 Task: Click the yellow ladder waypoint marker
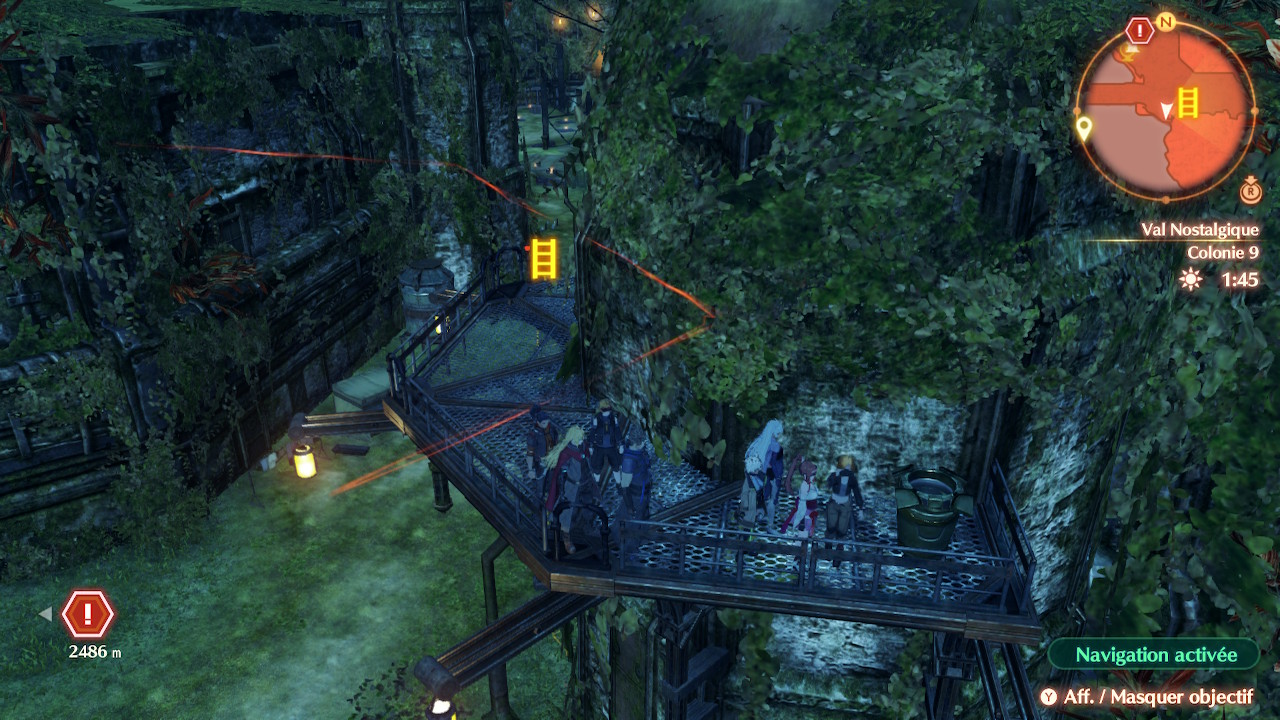pyautogui.click(x=543, y=257)
